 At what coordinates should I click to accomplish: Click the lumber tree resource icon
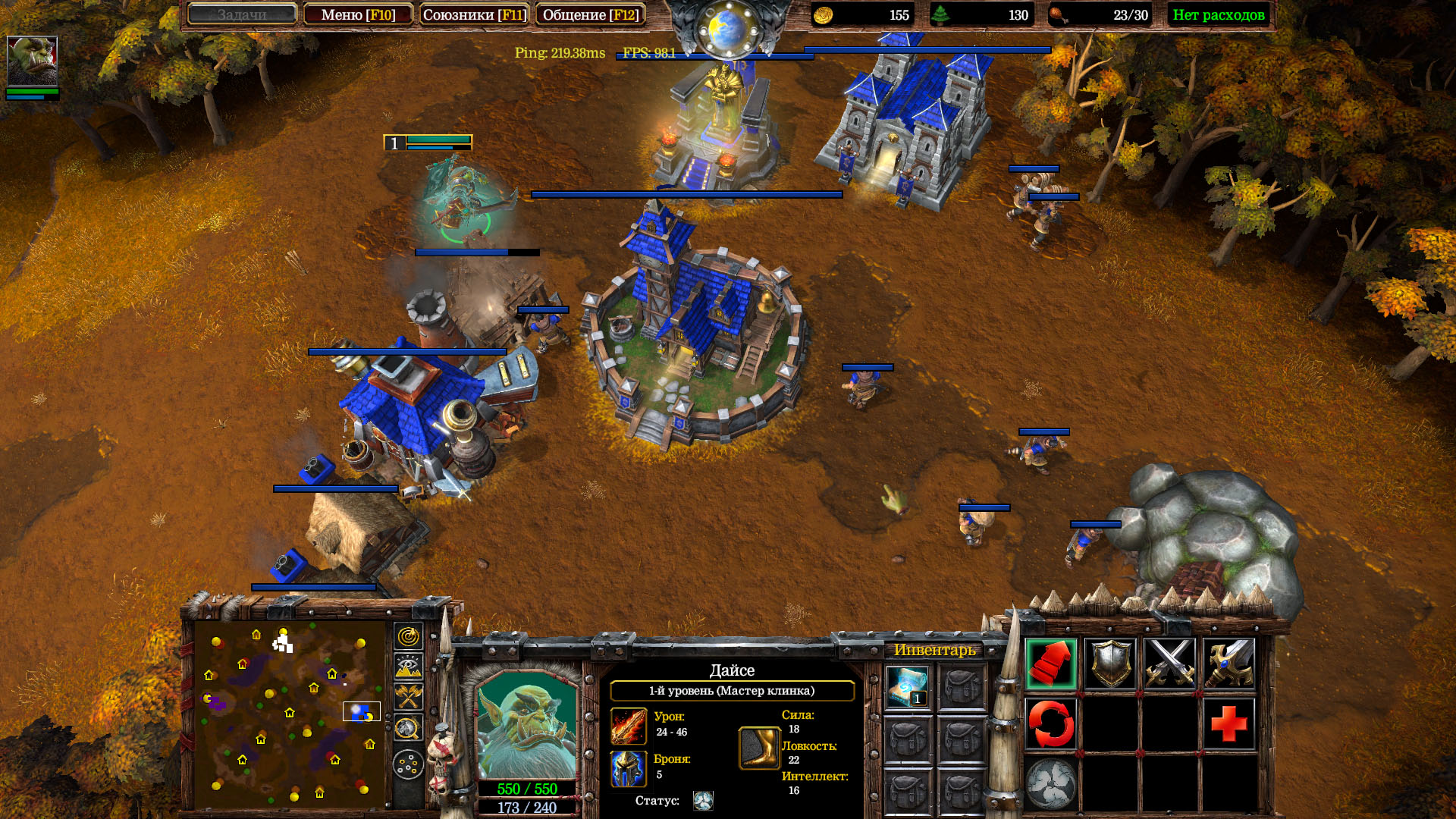(x=943, y=14)
